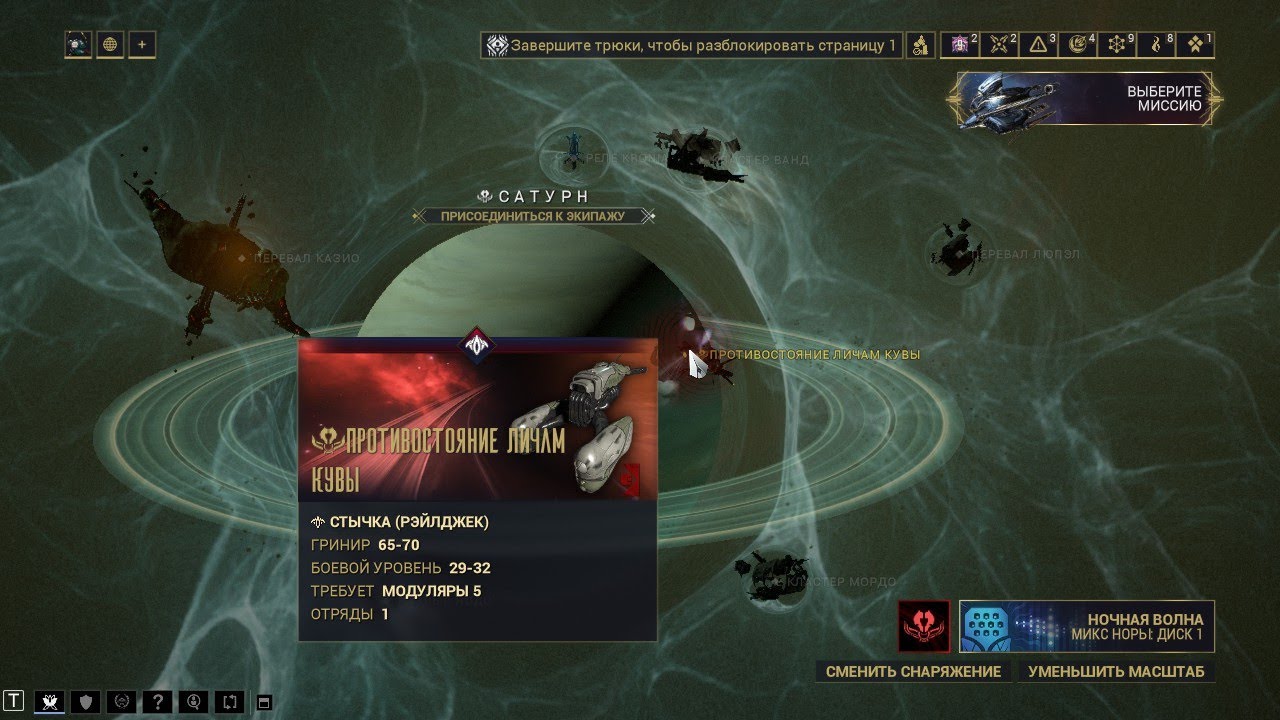Viewport: 1280px width, 720px height.
Task: Show the alert triangle missions filter
Action: 1040,44
